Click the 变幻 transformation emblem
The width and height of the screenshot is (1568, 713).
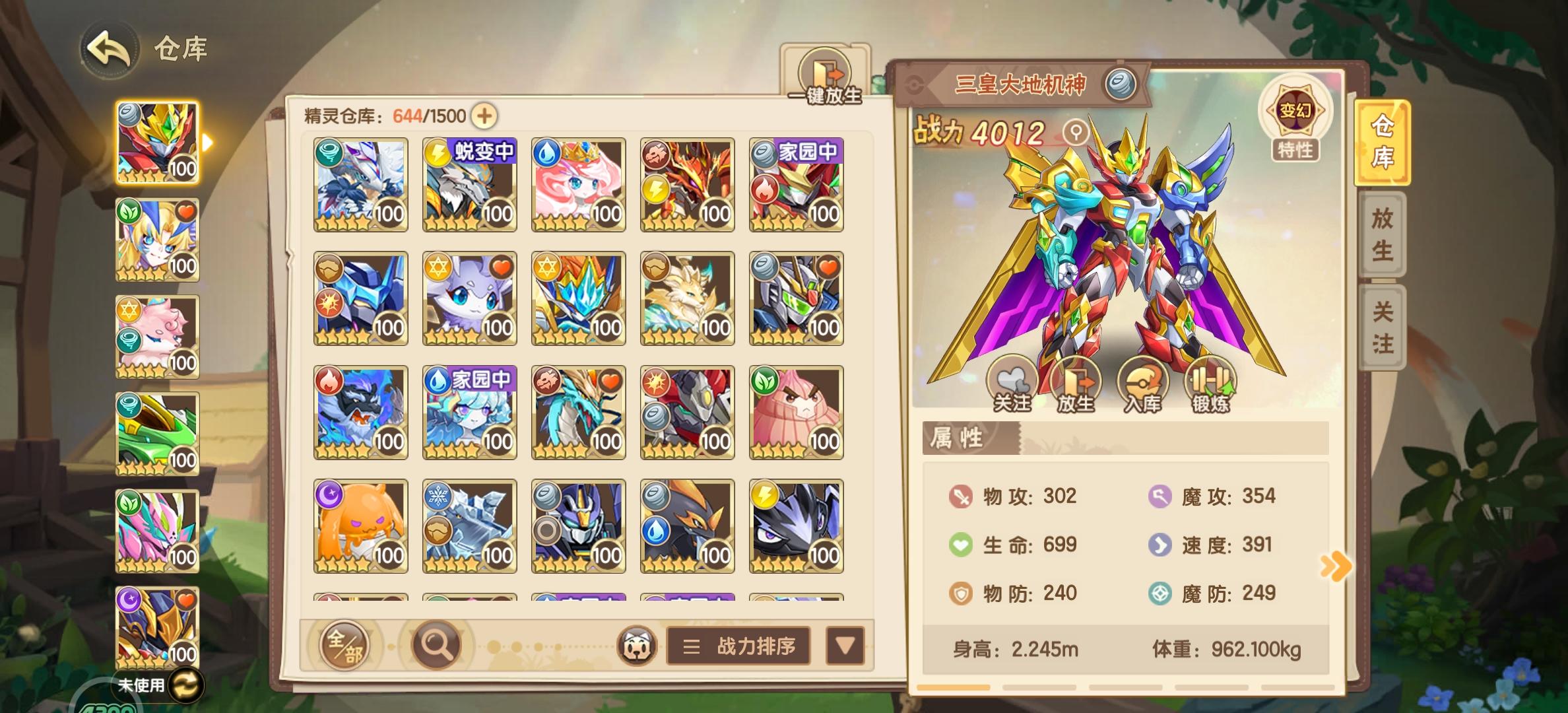point(1295,111)
